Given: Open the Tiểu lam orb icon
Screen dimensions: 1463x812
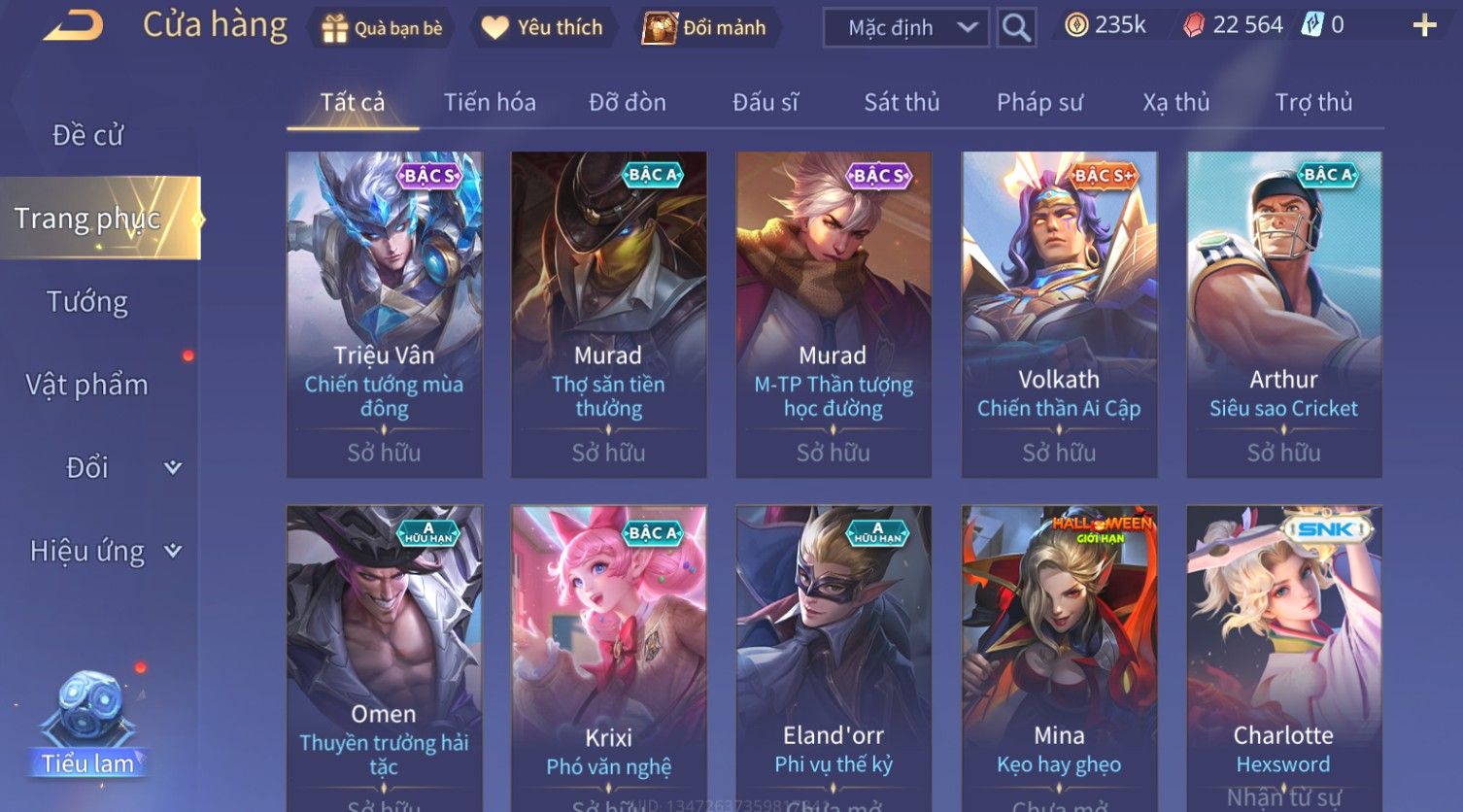Looking at the screenshot, I should [x=89, y=719].
